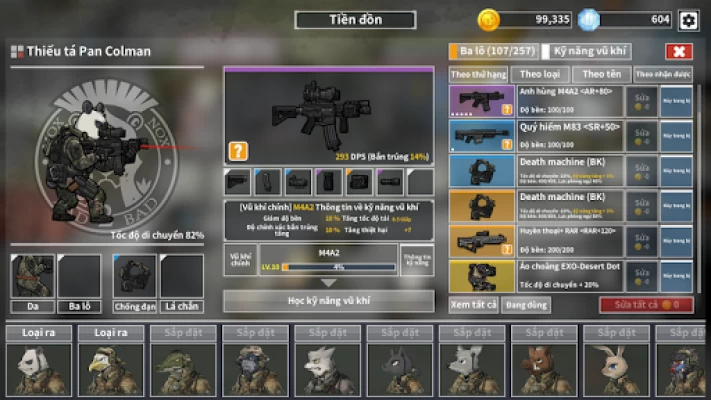The height and width of the screenshot is (400, 711).
Task: Click the Xem tất cả button
Action: click(x=473, y=305)
